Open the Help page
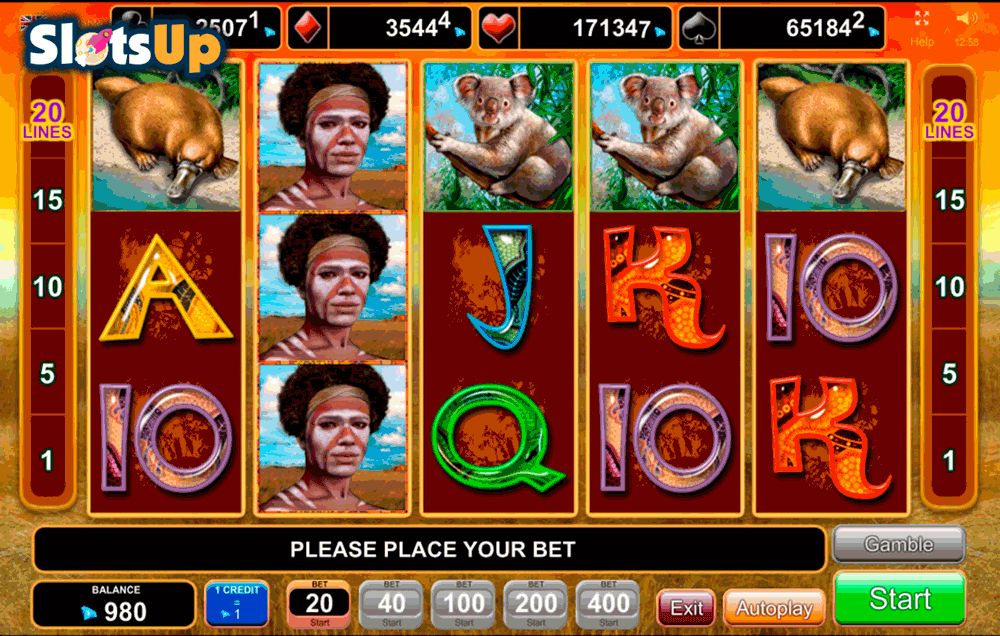The width and height of the screenshot is (1000, 636). (922, 42)
